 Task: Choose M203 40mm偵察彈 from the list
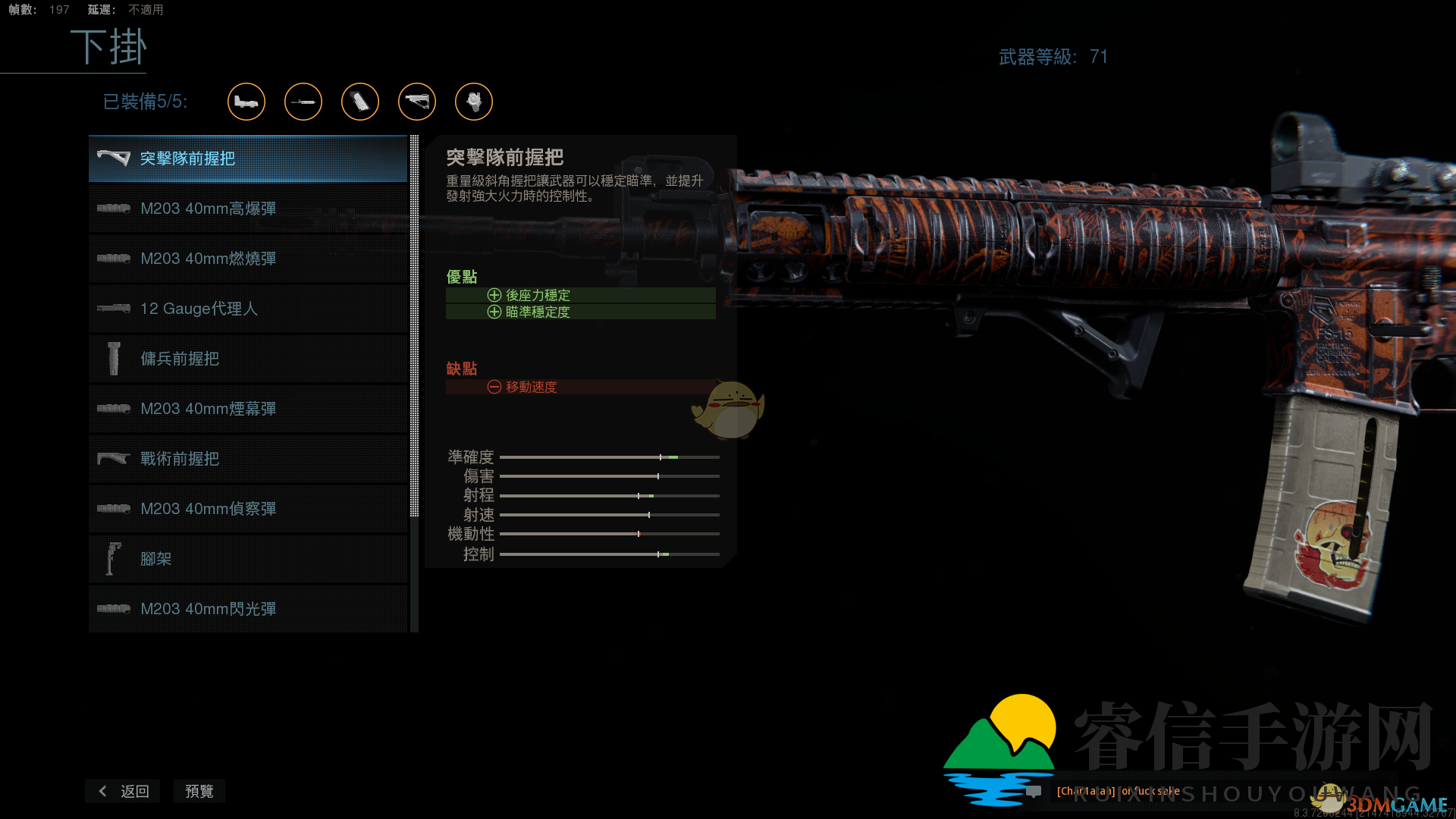click(x=248, y=509)
